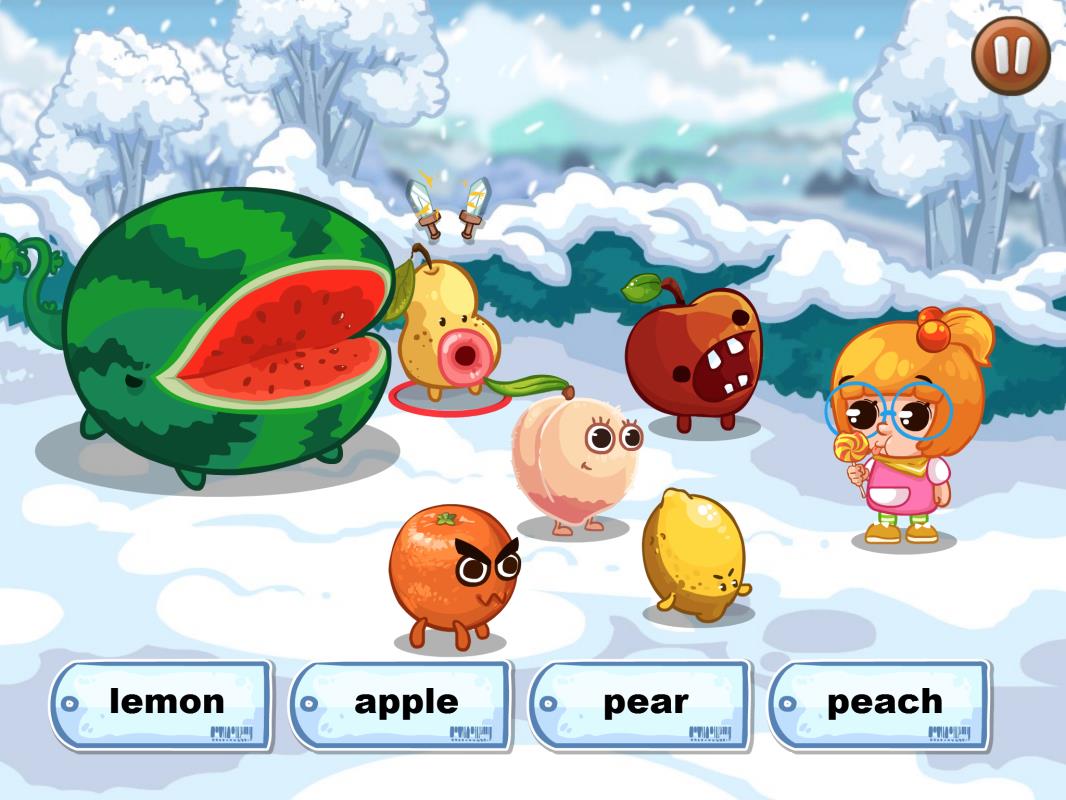
Task: Pick the "pear" word label
Action: pos(641,704)
